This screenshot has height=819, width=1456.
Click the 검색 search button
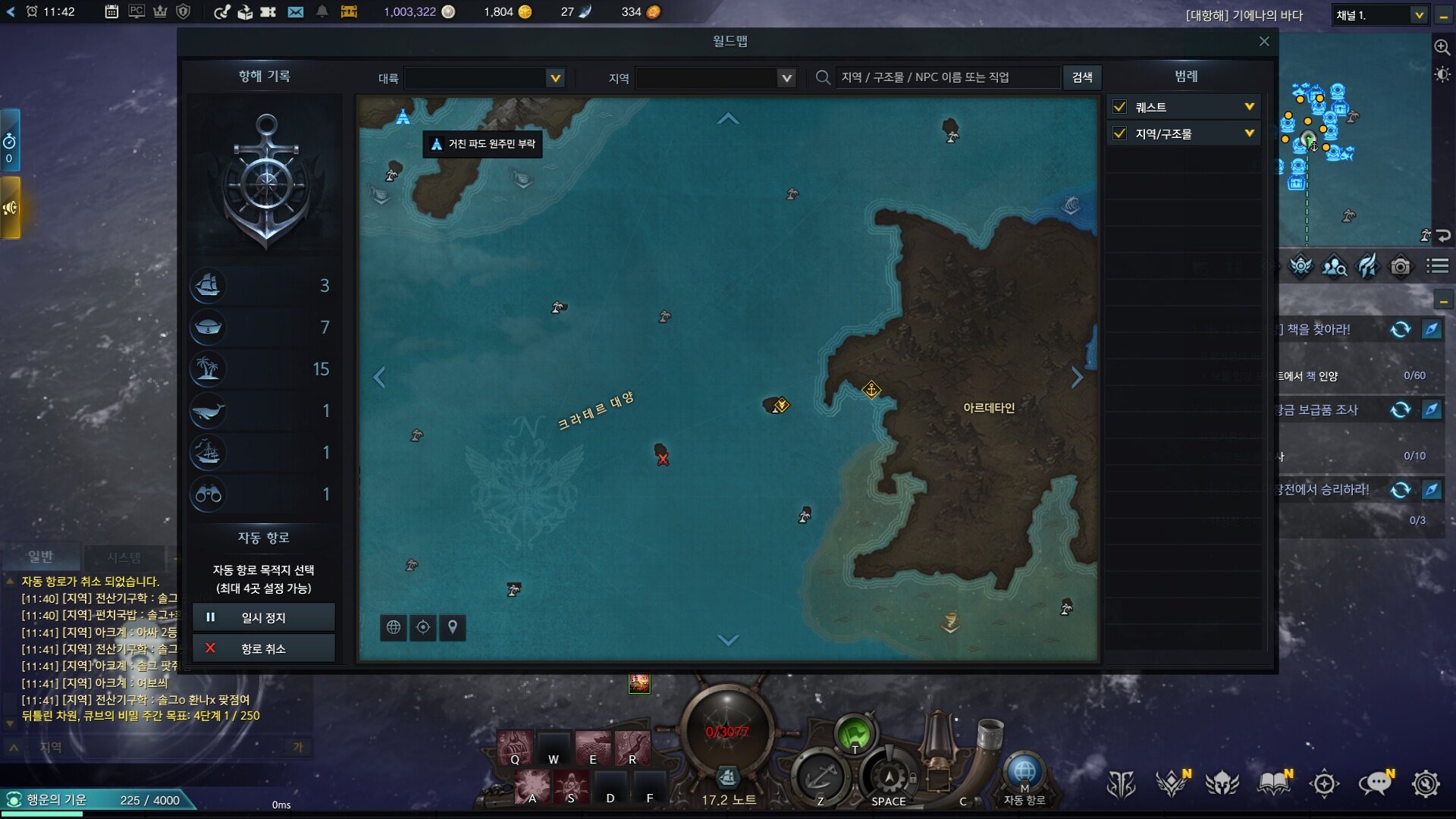coord(1082,77)
